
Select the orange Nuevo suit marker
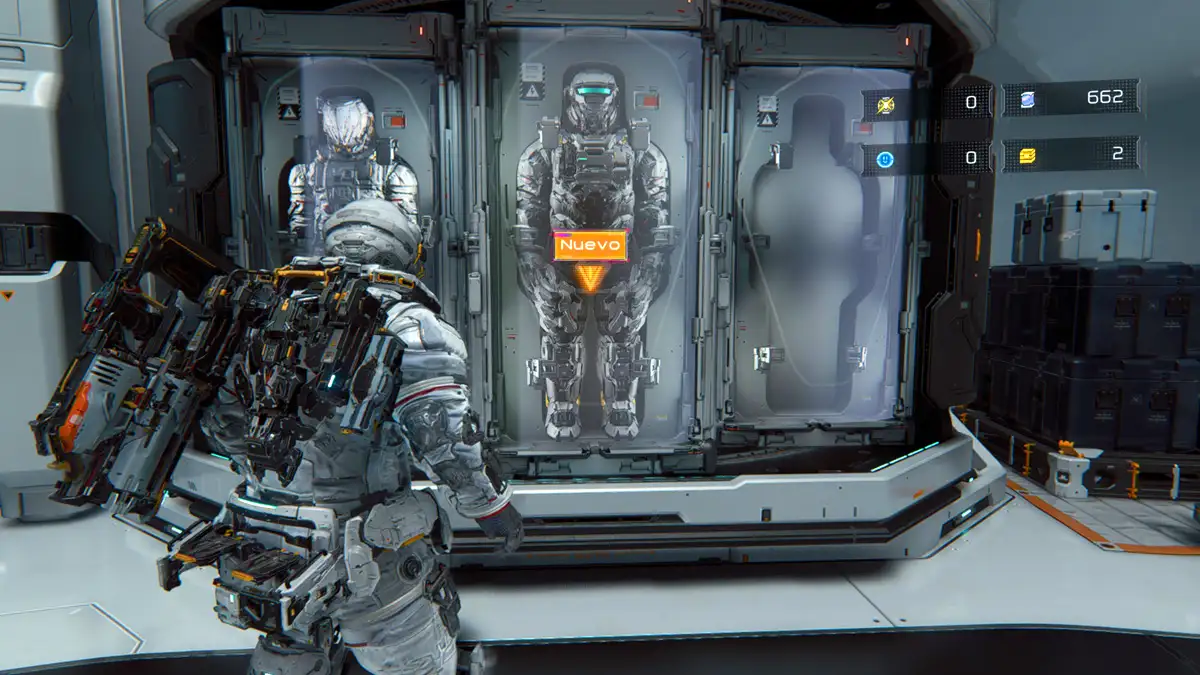pos(590,246)
